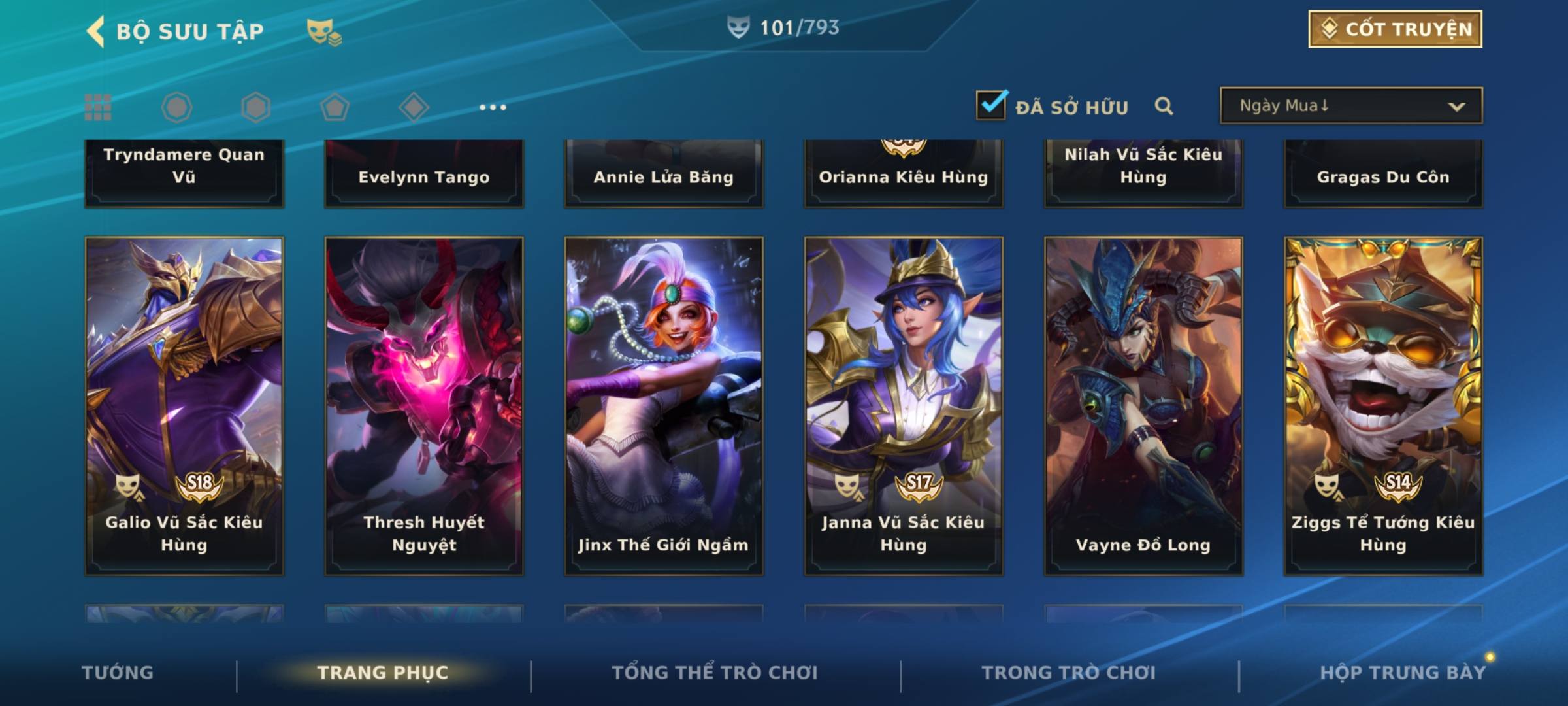Go back from Bộ Sưu Tập
Viewport: 1568px width, 706px height.
(x=96, y=31)
